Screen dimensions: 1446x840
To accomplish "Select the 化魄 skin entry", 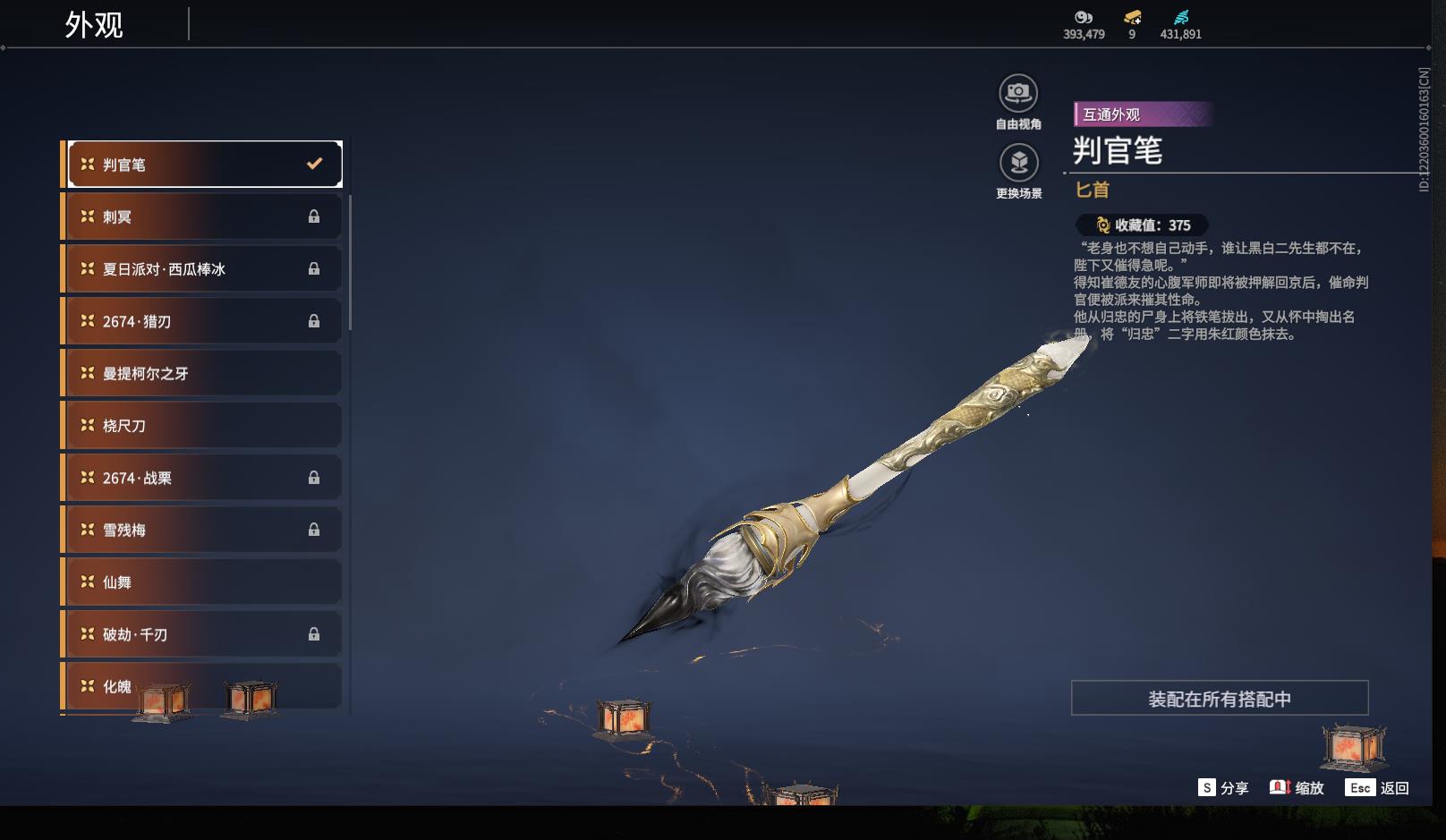I will (x=204, y=686).
